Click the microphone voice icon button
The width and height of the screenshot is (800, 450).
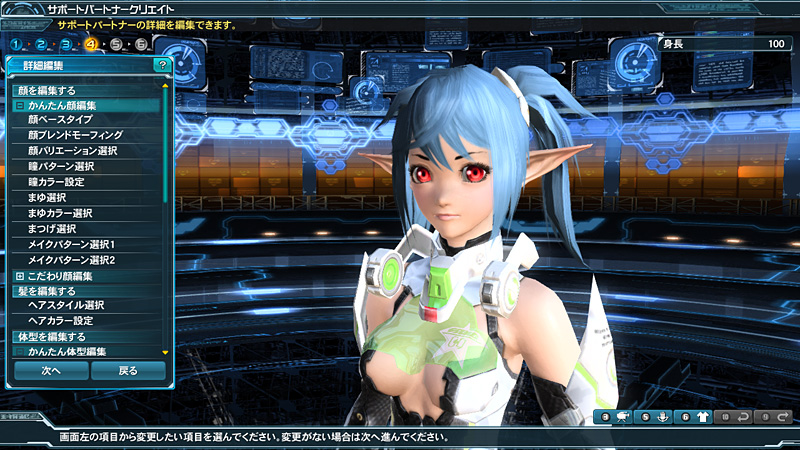point(661,417)
